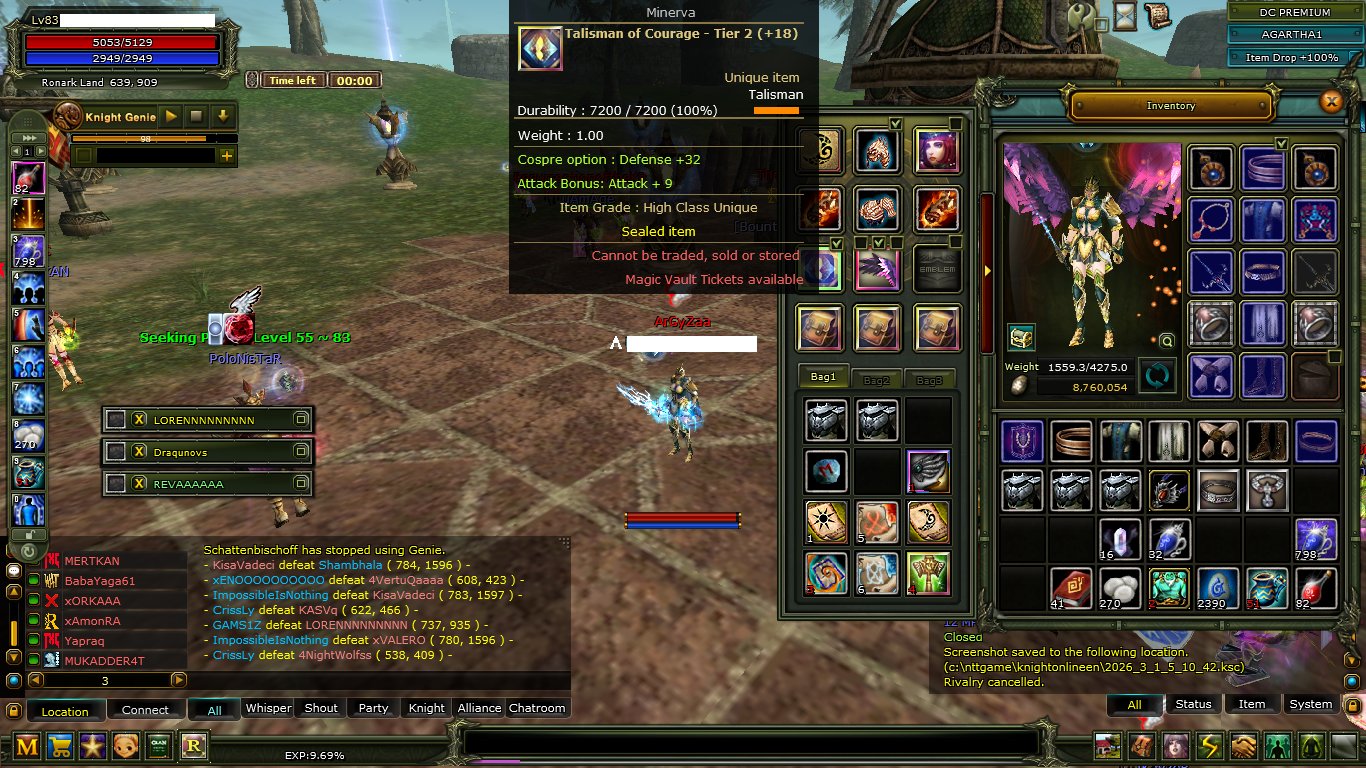Enable the Knight Genie checkbox
This screenshot has height=768, width=1366.
[x=84, y=155]
